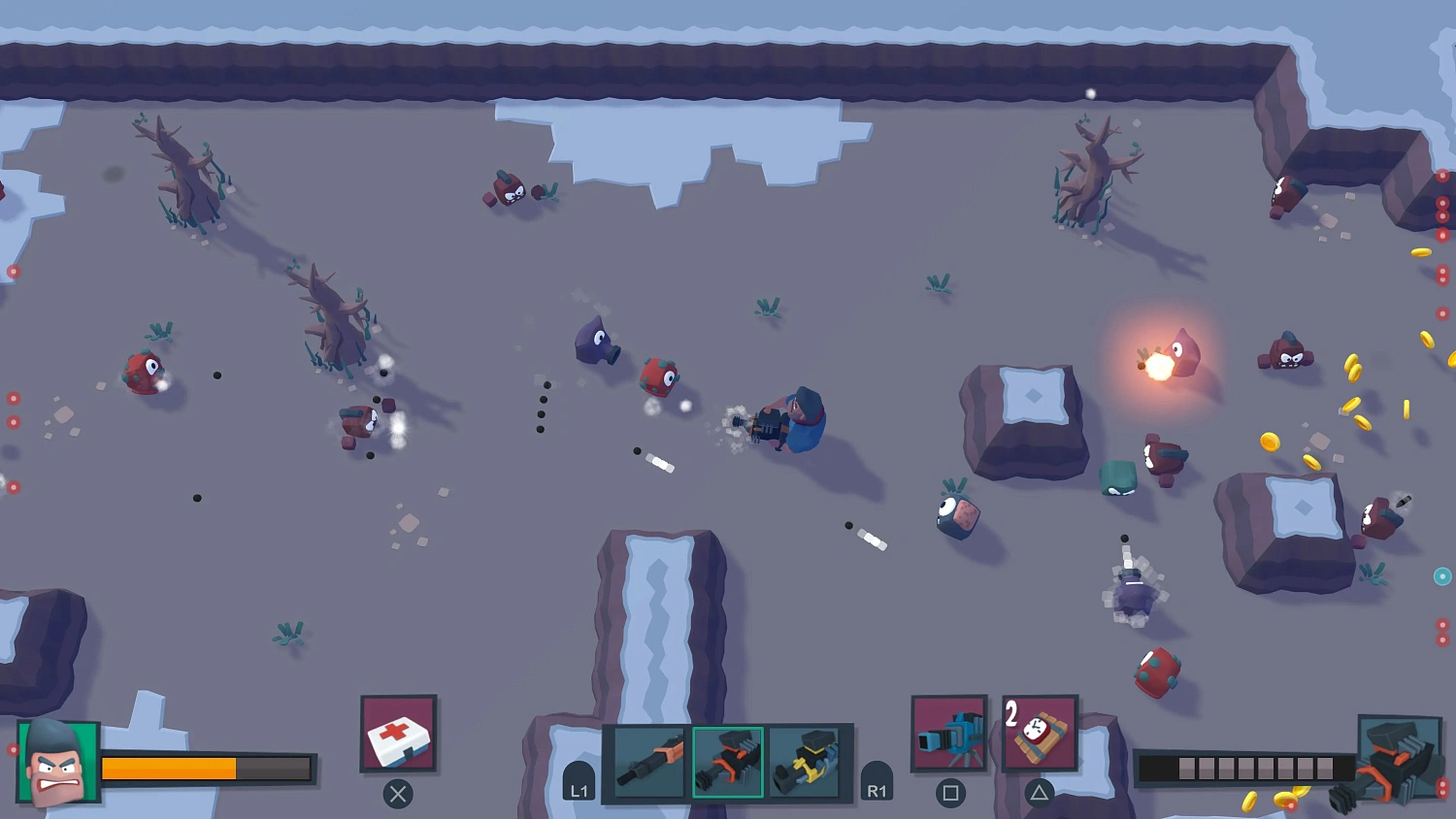Screen dimensions: 1456x819
Task: Select the time bomb item showing count 2
Action: pos(1039,733)
